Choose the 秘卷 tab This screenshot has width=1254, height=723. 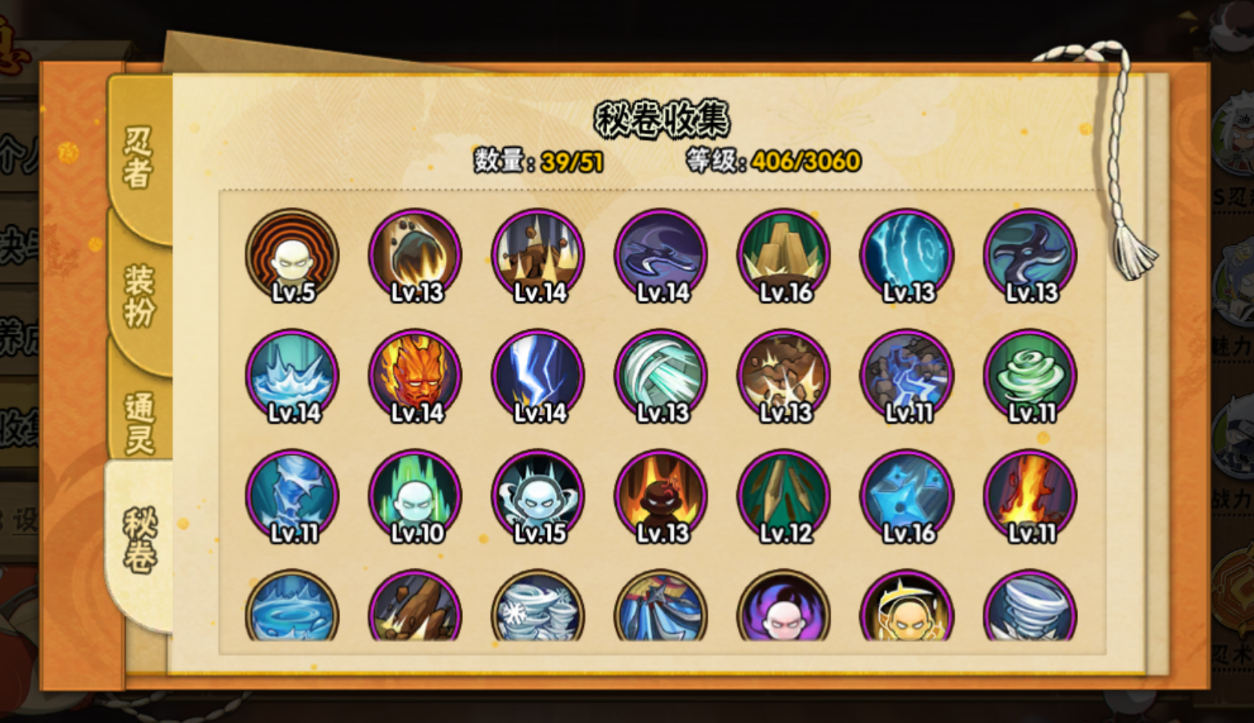point(139,540)
